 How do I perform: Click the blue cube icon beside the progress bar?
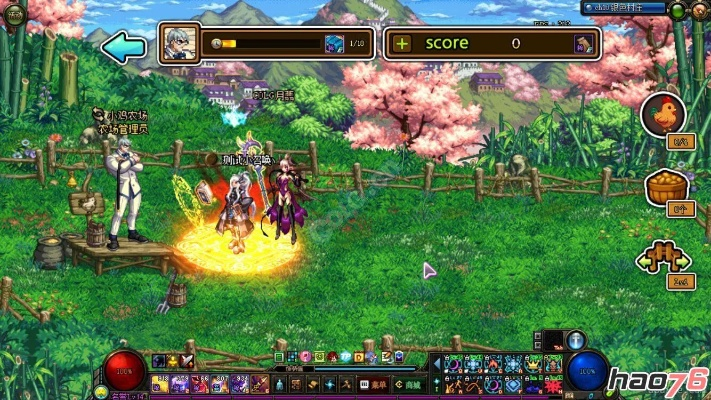pos(335,44)
